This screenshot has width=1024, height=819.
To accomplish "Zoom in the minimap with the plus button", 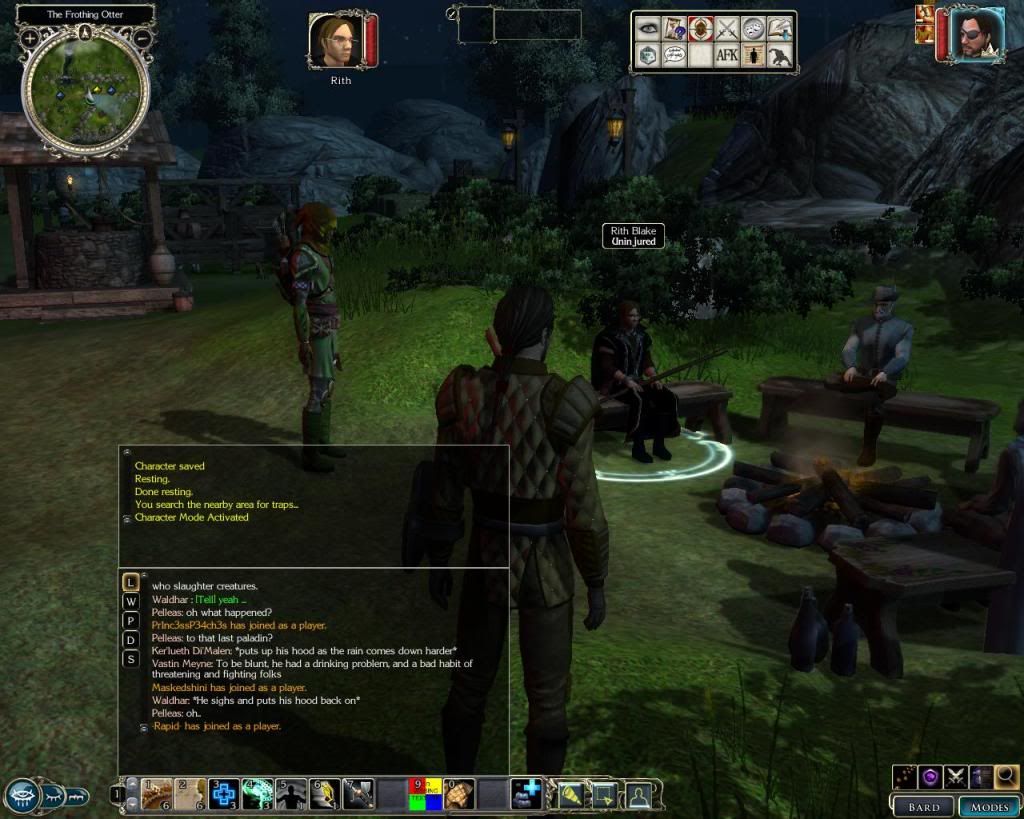I will tap(30, 38).
